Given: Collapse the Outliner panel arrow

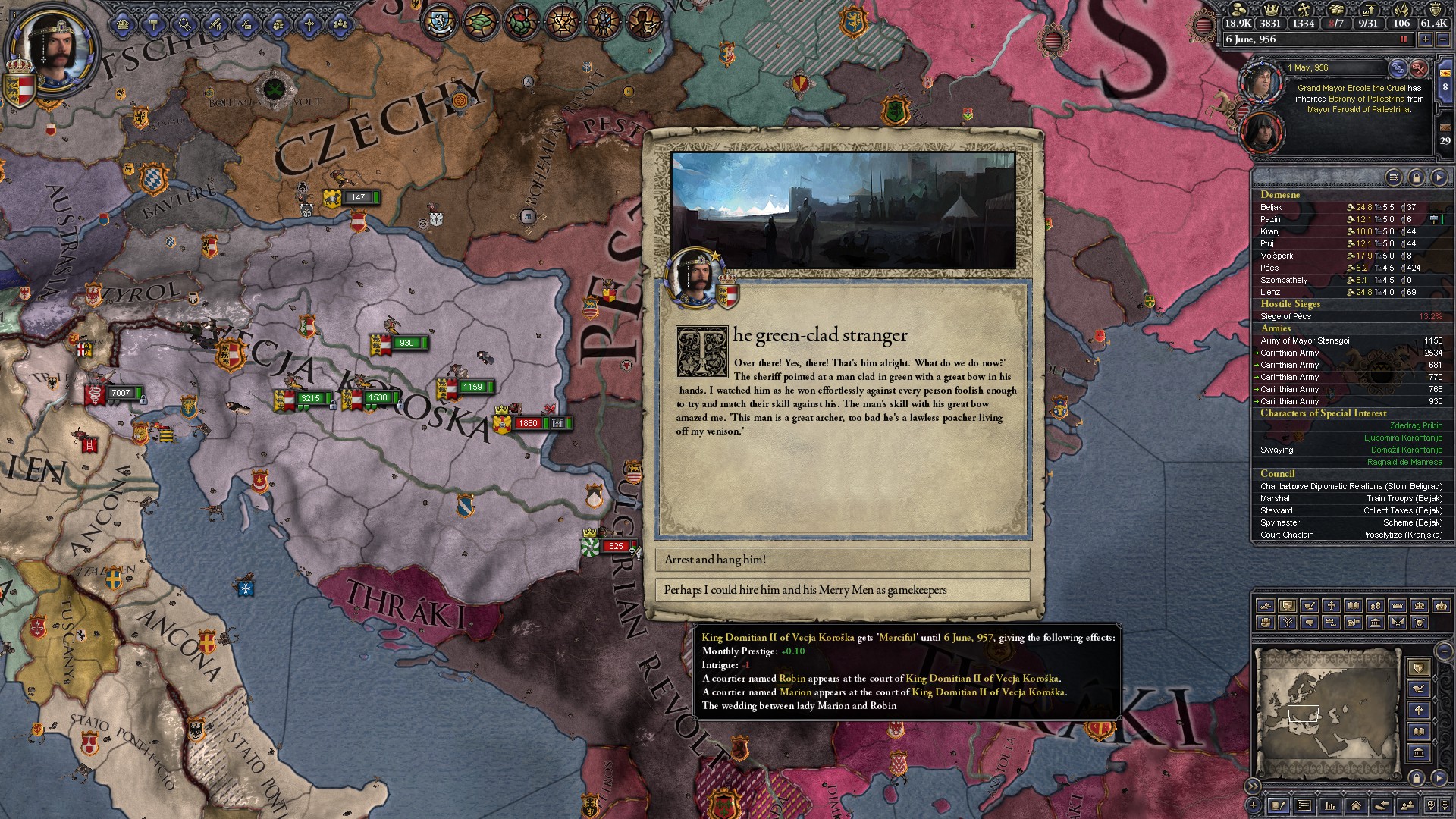Looking at the screenshot, I should click(x=1438, y=177).
